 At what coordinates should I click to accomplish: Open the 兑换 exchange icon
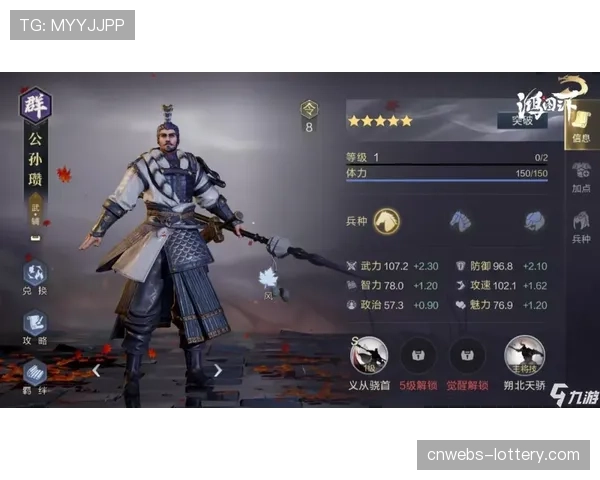click(x=35, y=276)
